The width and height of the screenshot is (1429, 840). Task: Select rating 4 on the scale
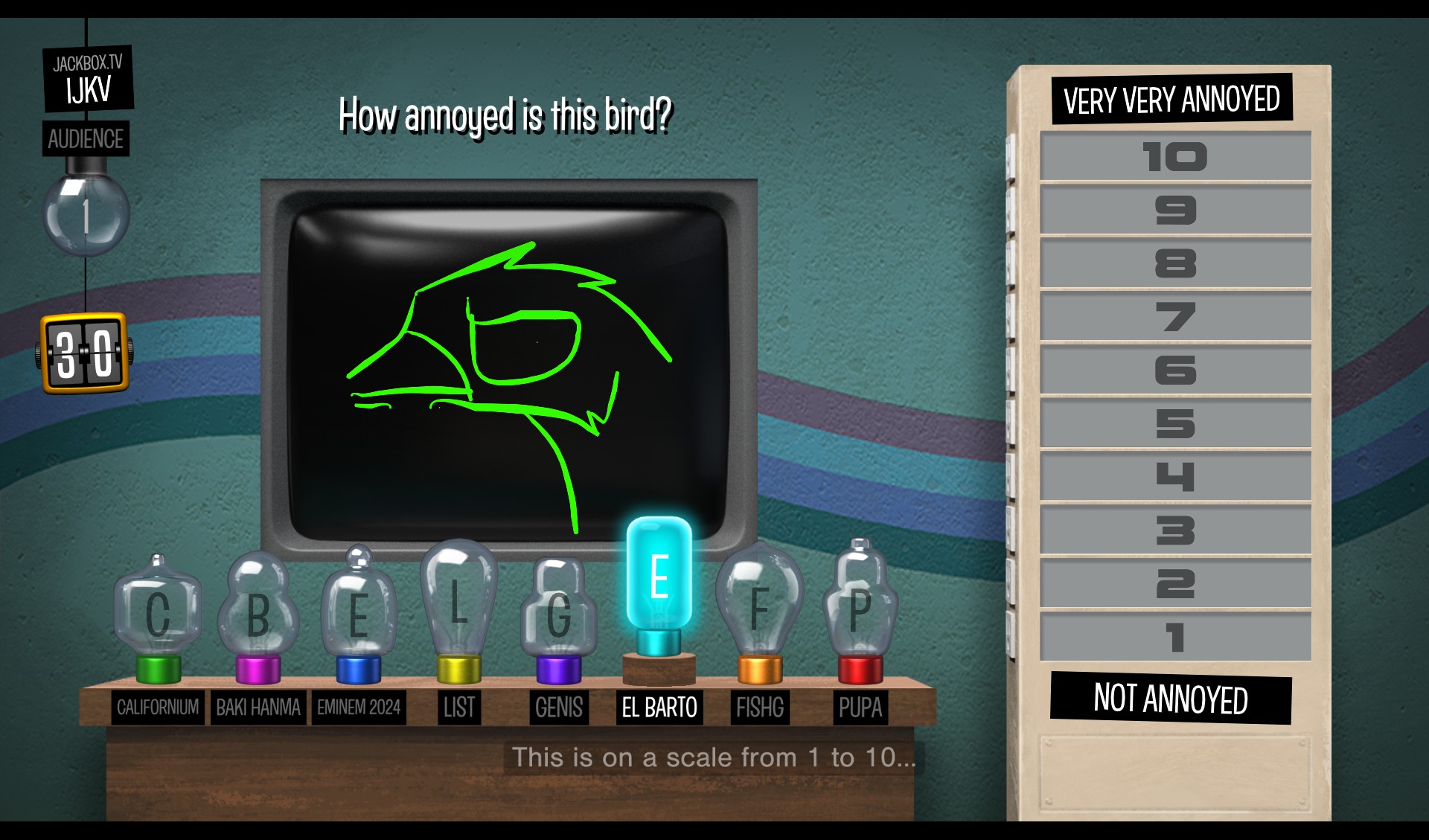pos(1174,477)
